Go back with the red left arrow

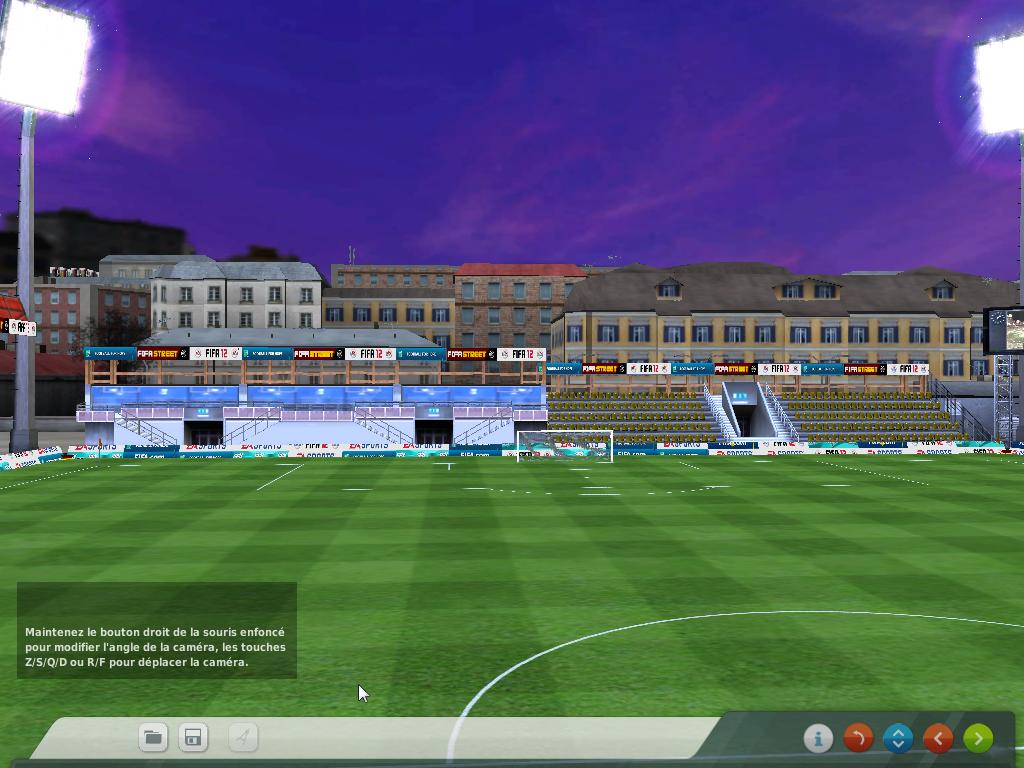(x=938, y=738)
